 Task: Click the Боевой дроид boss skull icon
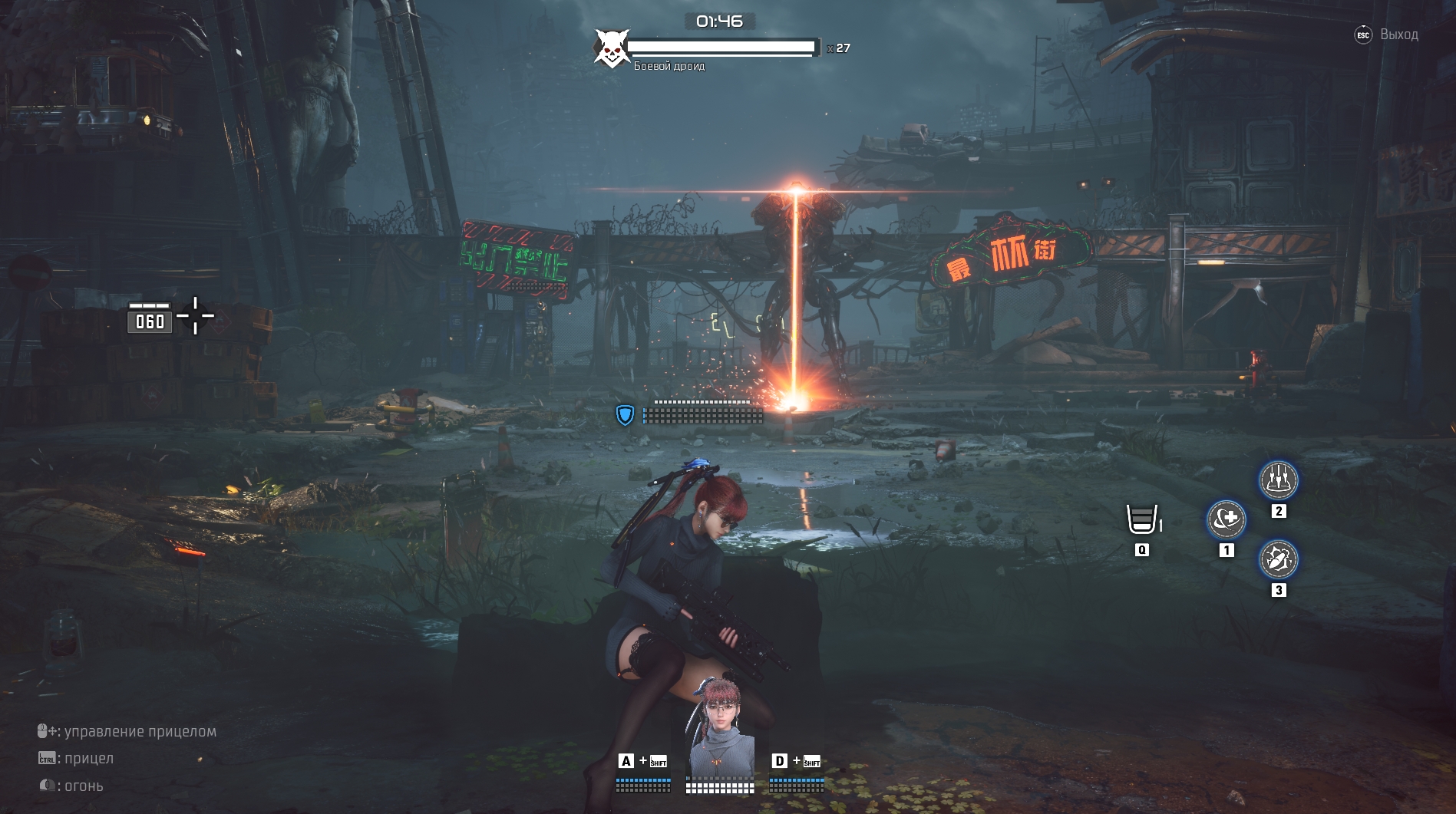tap(611, 49)
